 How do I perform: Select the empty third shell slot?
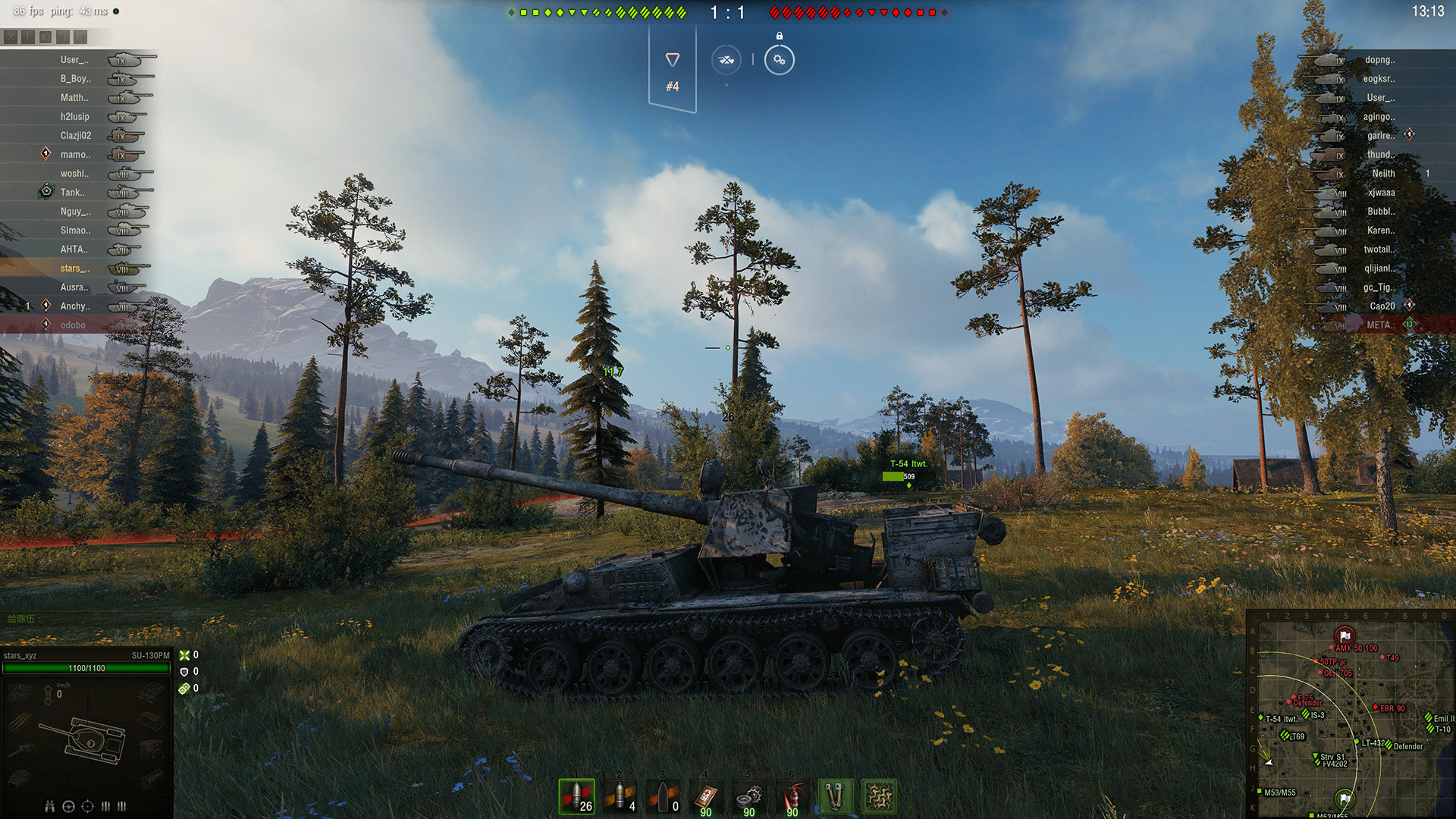663,796
